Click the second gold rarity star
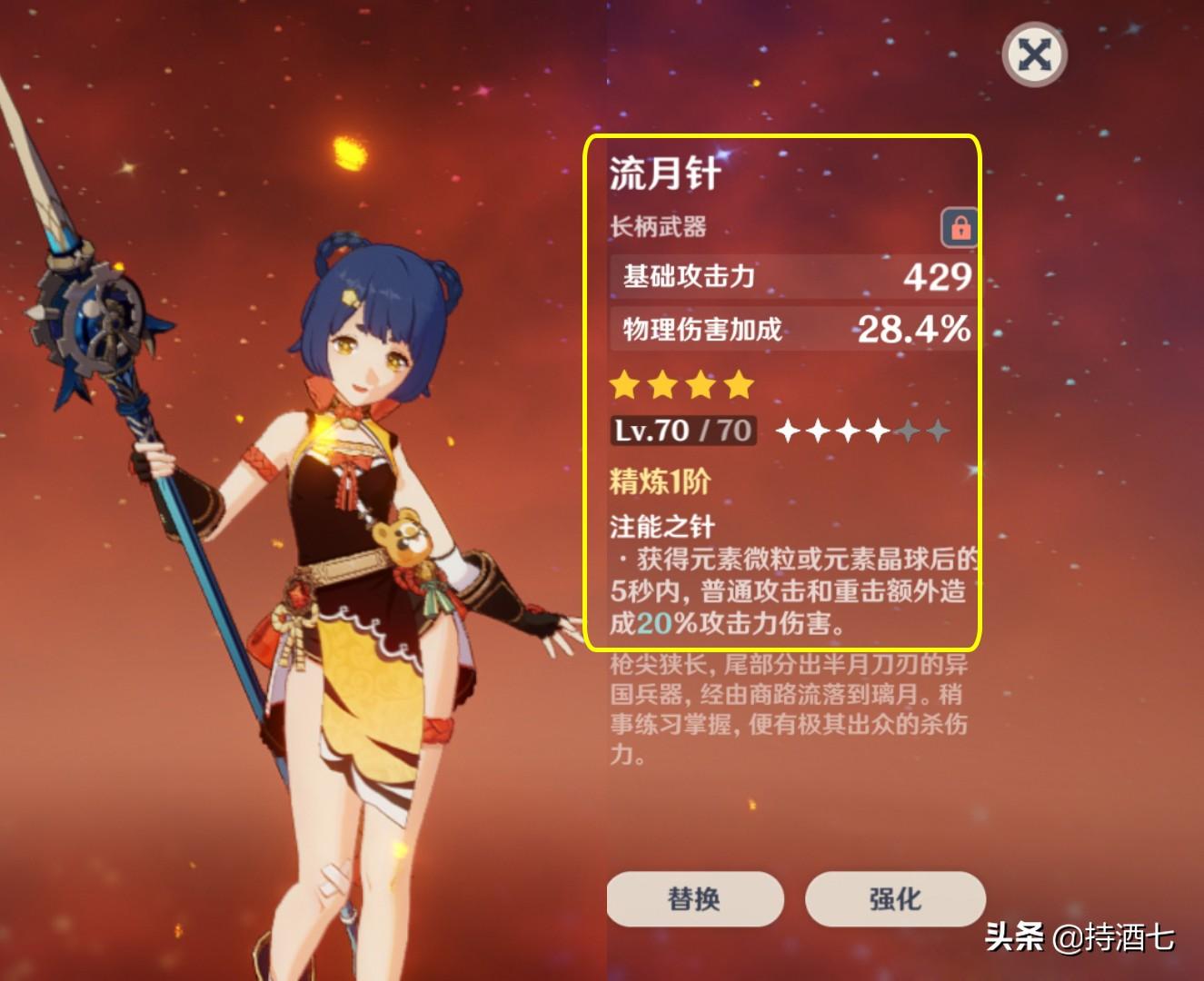 662,385
